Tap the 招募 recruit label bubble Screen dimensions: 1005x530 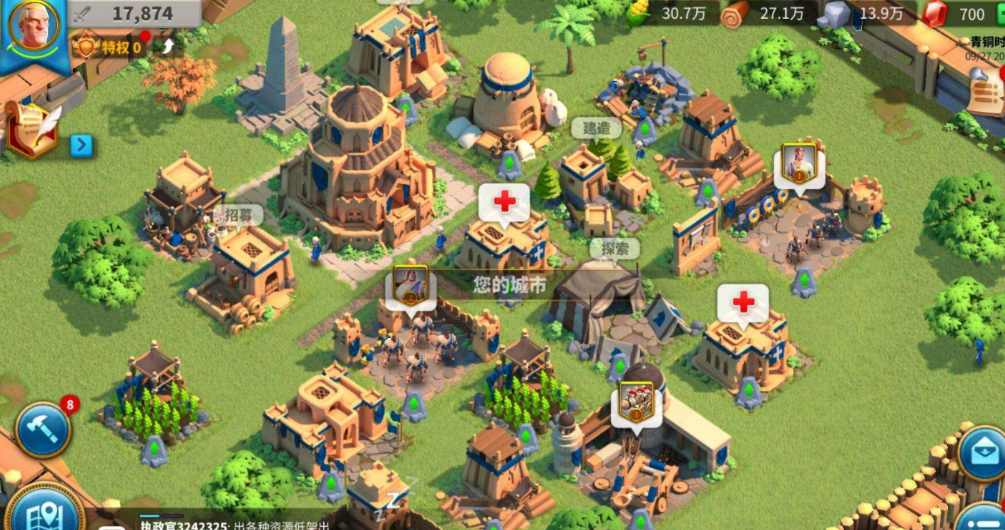(237, 214)
